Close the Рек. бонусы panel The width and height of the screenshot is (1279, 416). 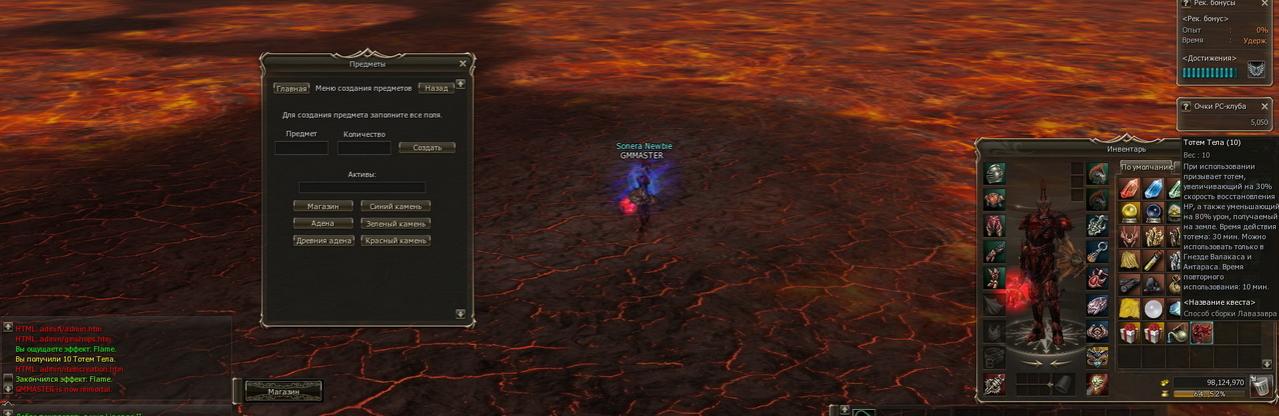click(1264, 4)
